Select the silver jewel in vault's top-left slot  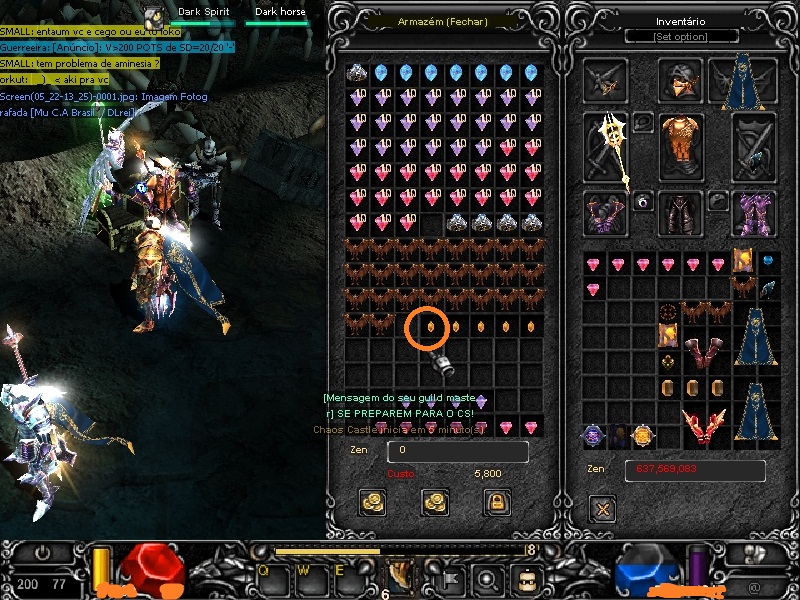click(357, 73)
